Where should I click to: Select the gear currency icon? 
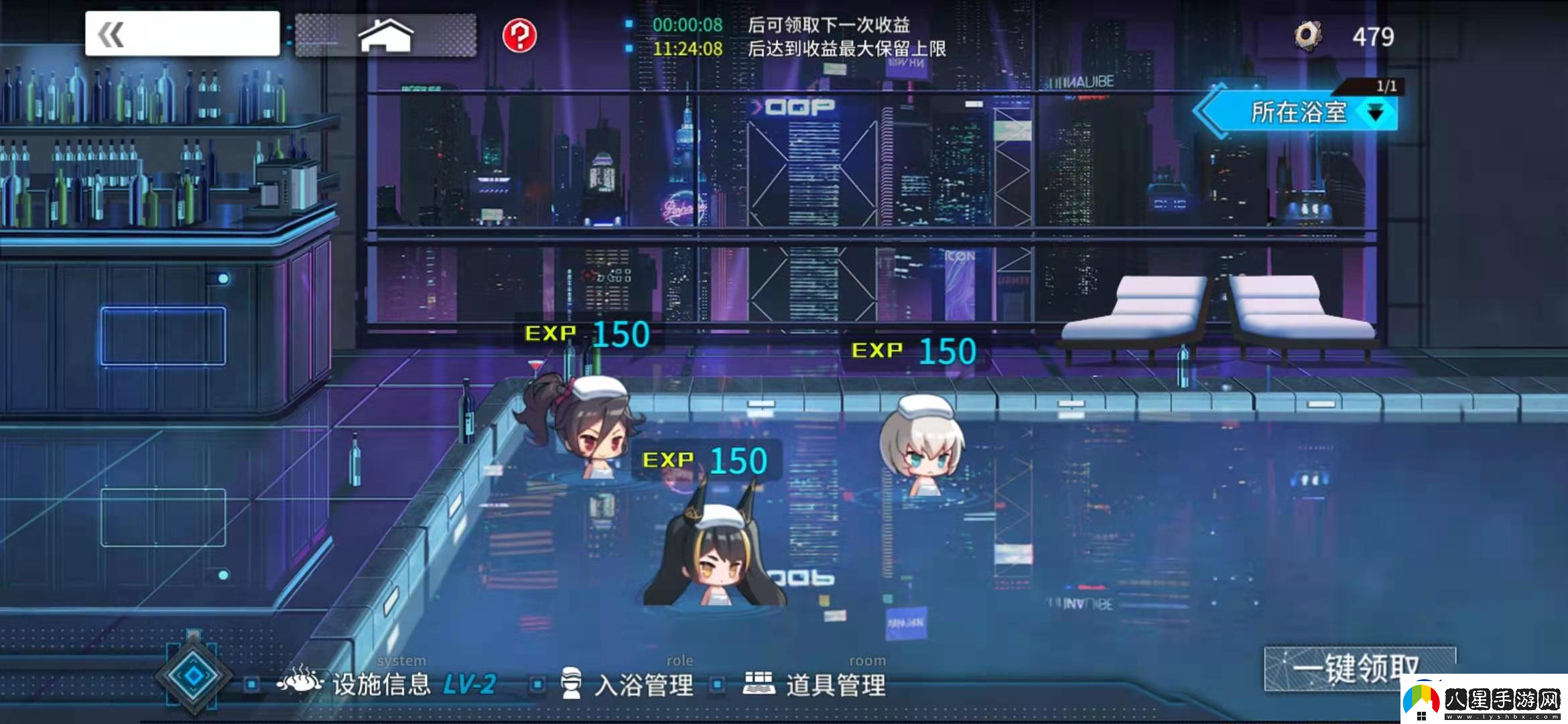[1307, 36]
